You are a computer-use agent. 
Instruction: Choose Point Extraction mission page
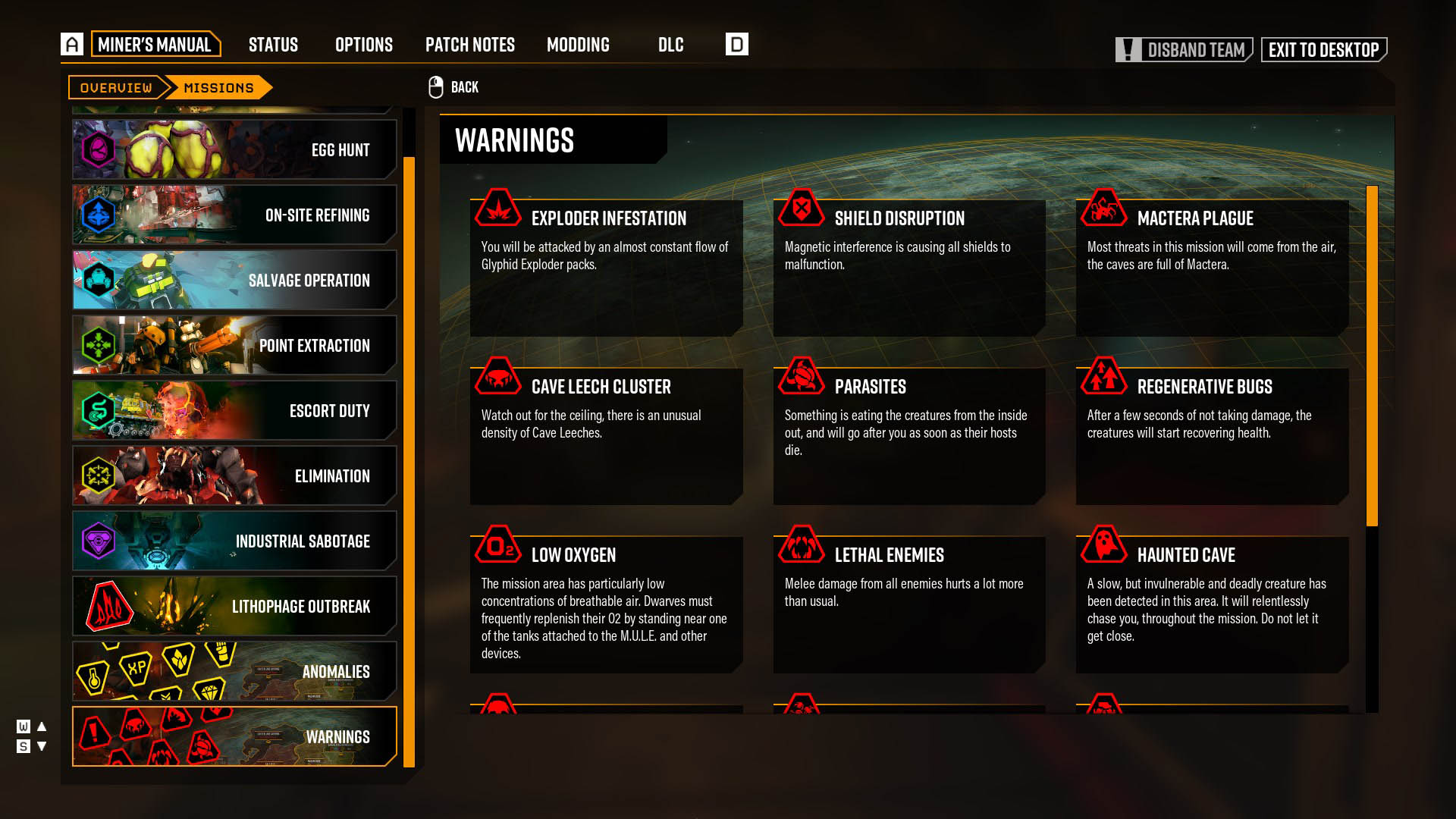[x=234, y=345]
